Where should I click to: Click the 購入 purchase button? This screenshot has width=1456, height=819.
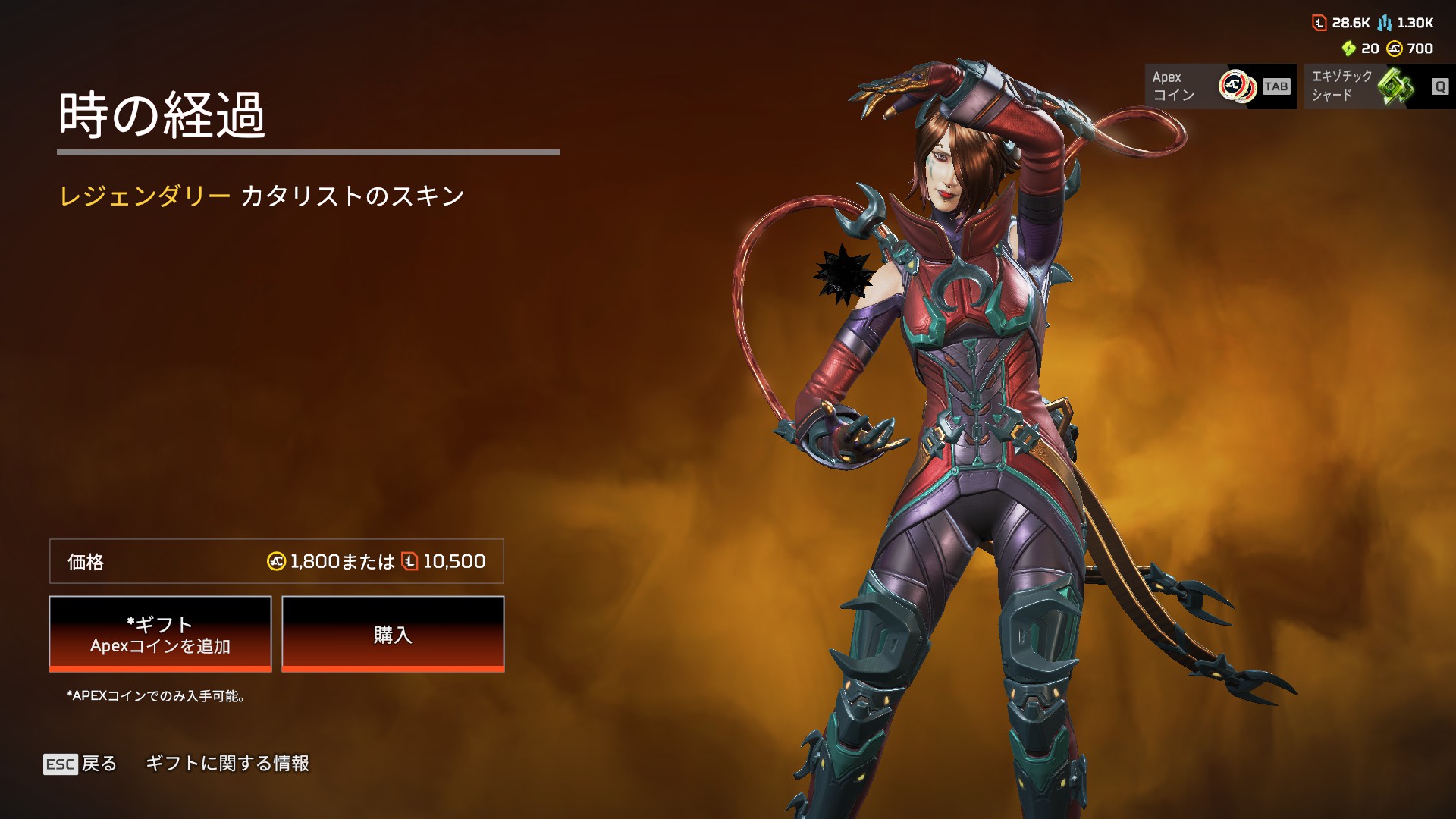[x=393, y=633]
